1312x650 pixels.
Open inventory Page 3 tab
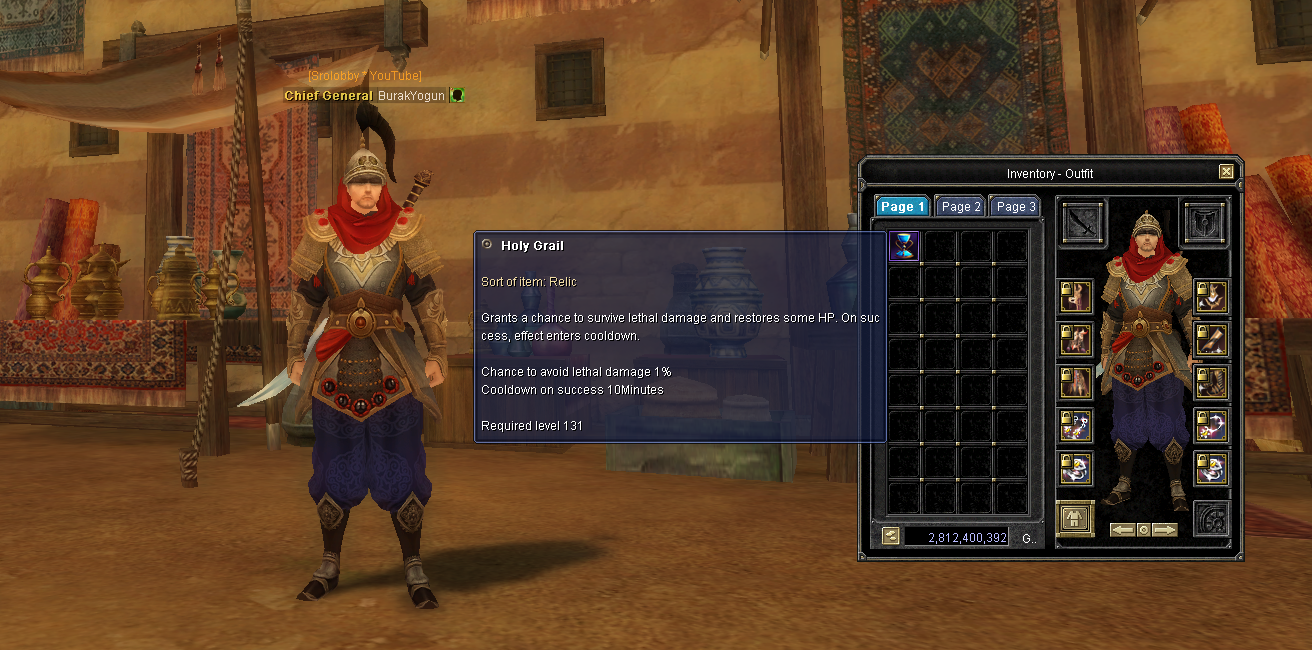pos(1014,206)
